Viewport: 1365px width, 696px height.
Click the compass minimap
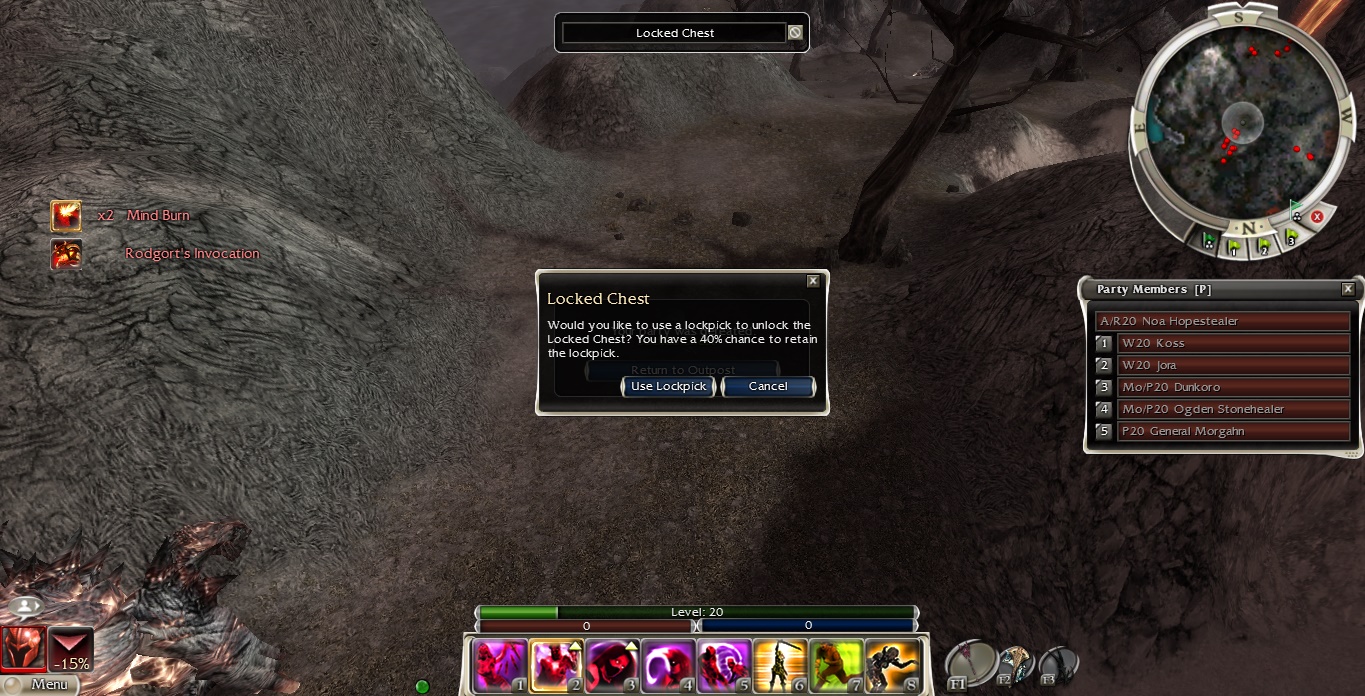(x=1237, y=118)
